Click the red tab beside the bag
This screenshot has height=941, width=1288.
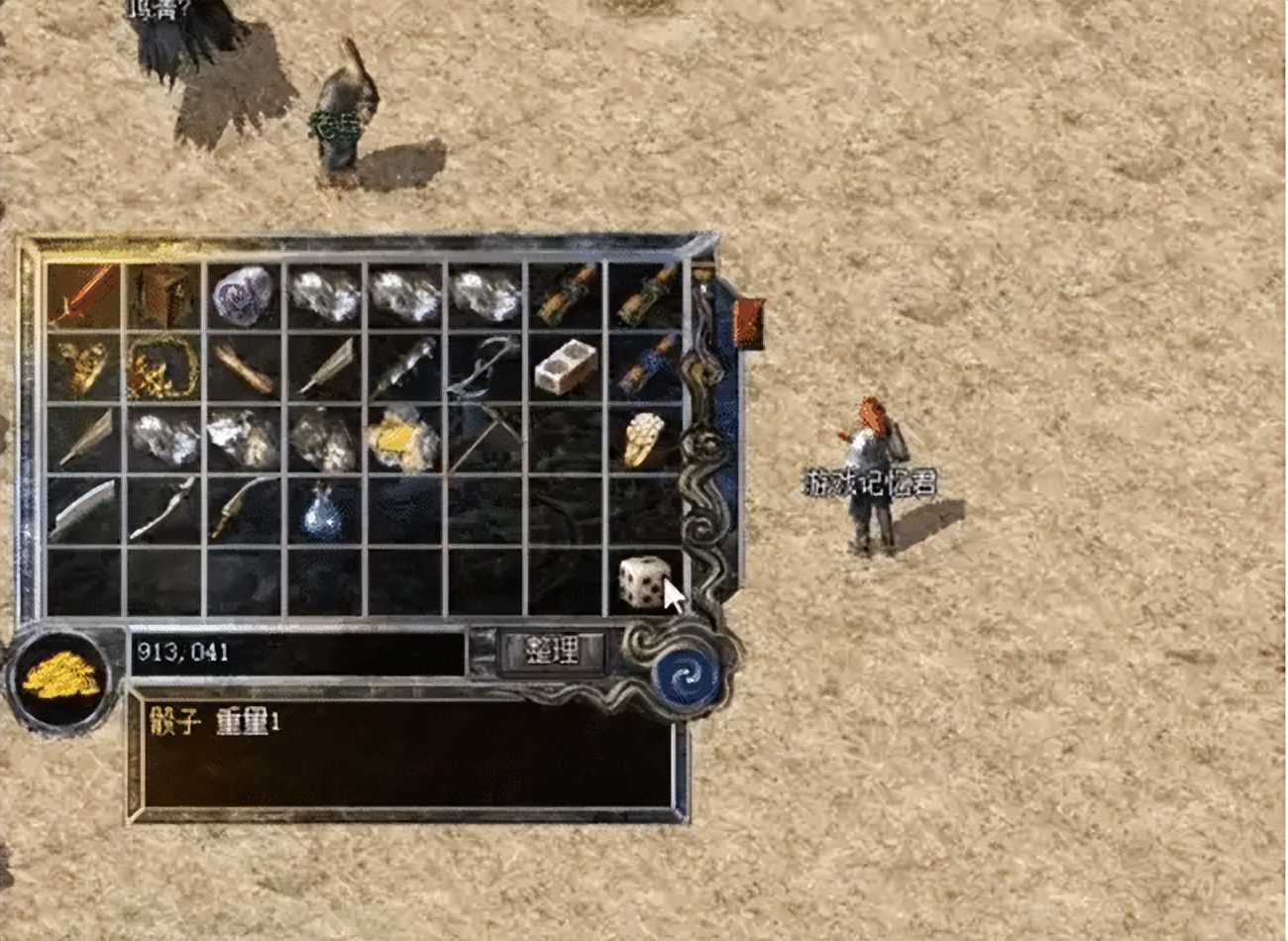[749, 323]
